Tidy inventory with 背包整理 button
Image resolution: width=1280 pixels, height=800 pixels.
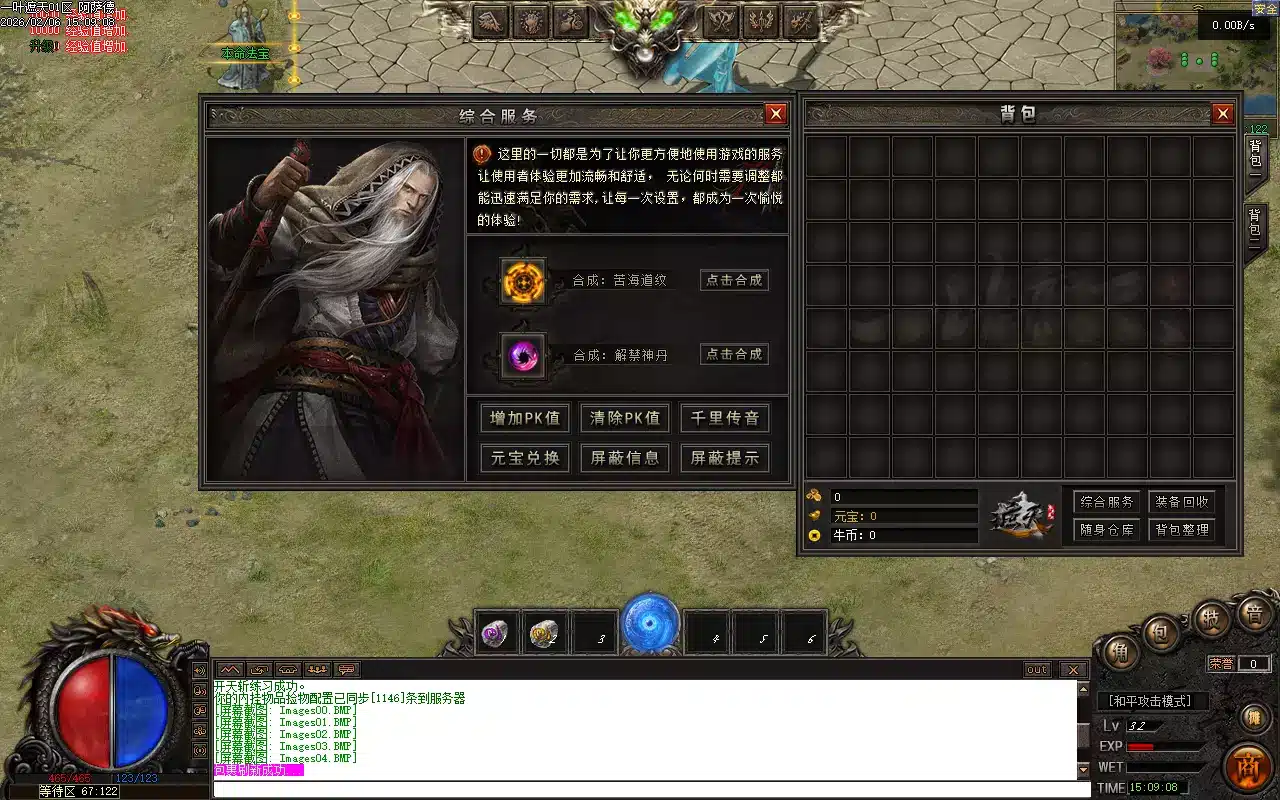(1184, 531)
